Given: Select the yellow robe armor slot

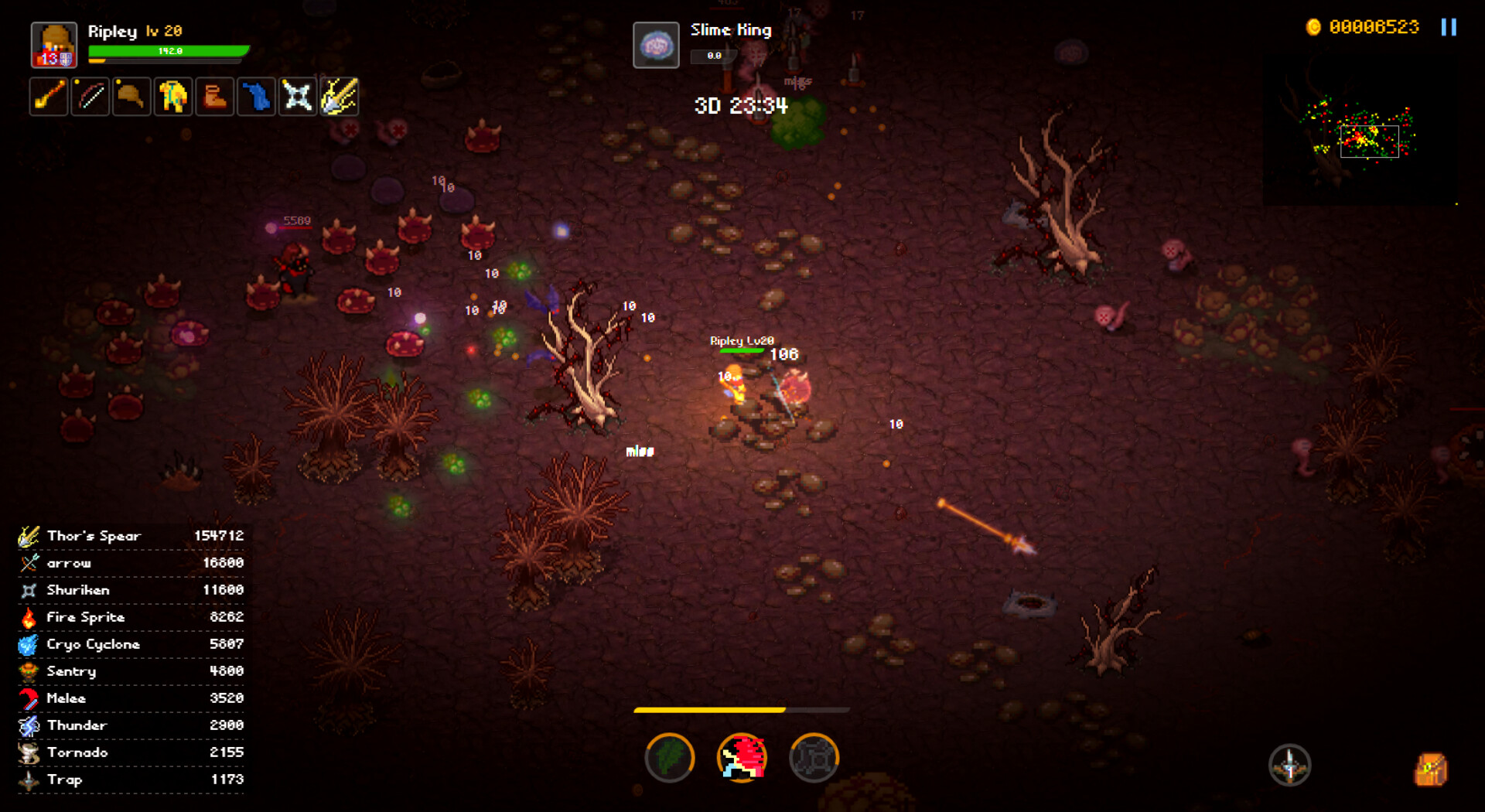Looking at the screenshot, I should pyautogui.click(x=173, y=97).
